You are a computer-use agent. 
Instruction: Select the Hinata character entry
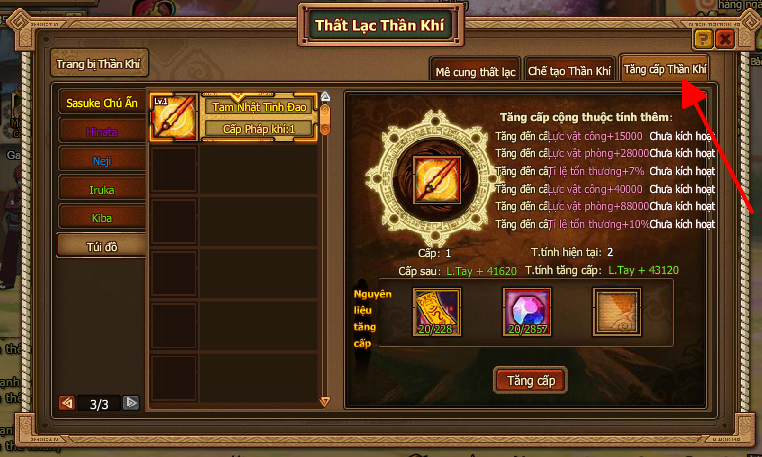point(101,131)
